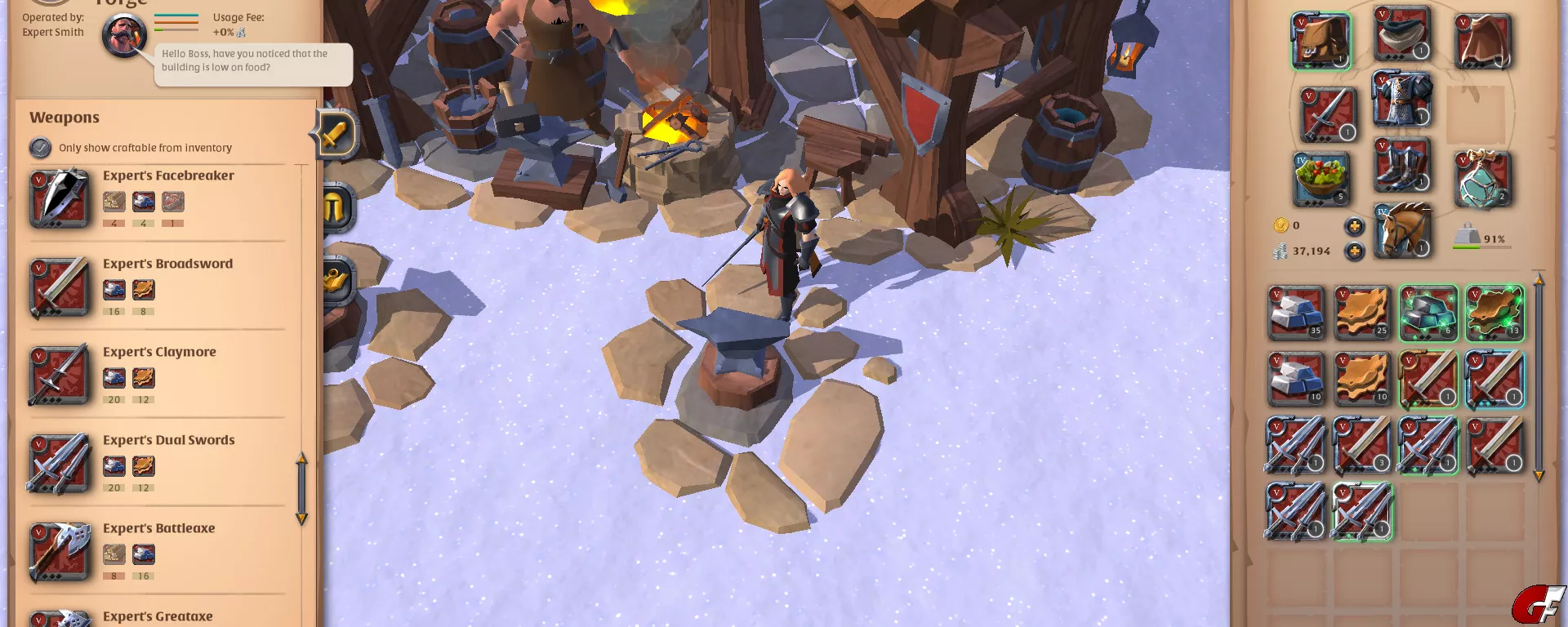The width and height of the screenshot is (1568, 627).
Task: Click the Expert Smith portrait
Action: tap(124, 36)
